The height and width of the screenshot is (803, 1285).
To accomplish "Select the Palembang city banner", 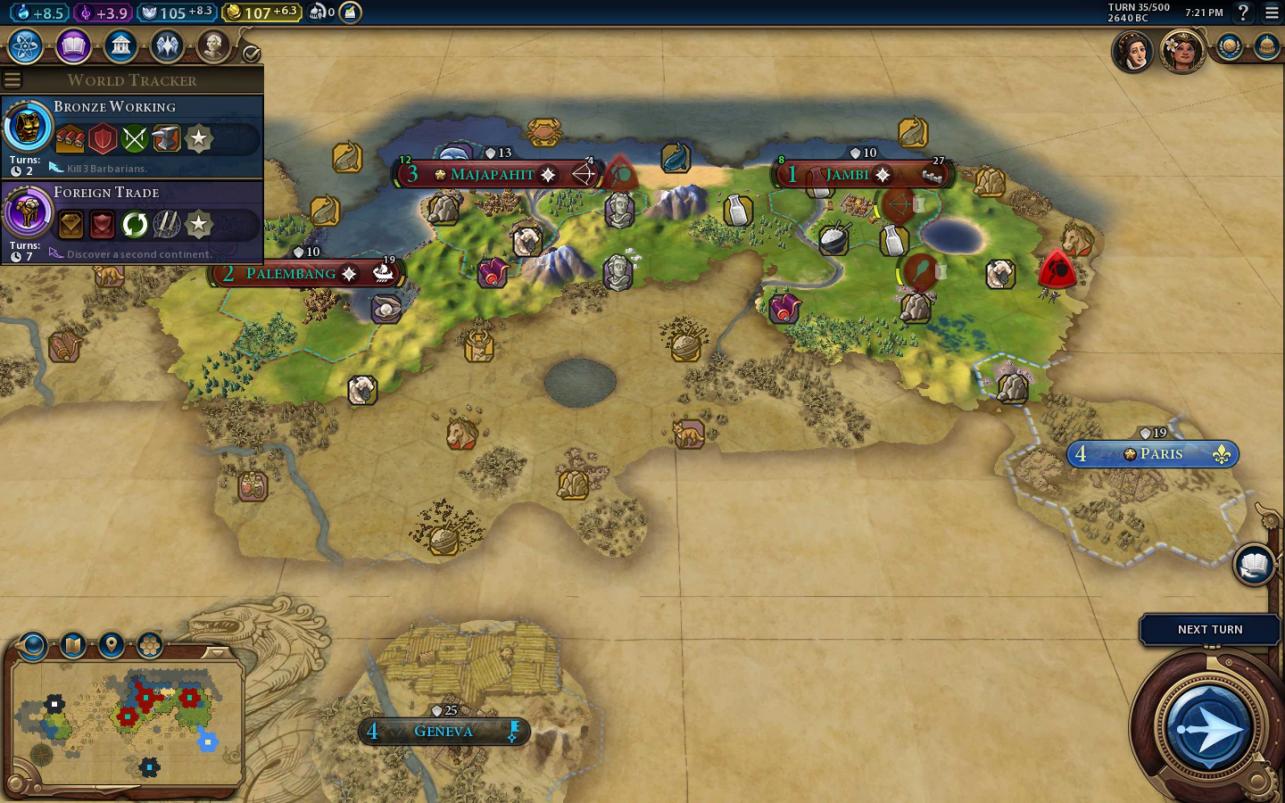I will point(291,273).
